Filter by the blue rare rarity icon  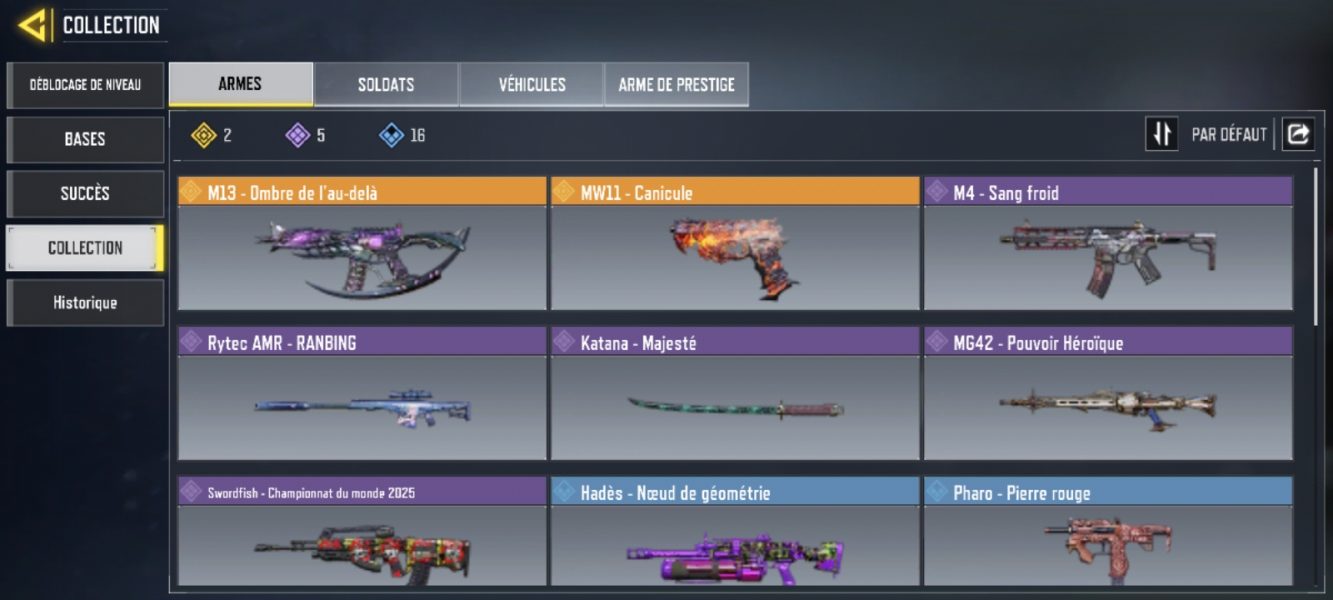(x=392, y=135)
